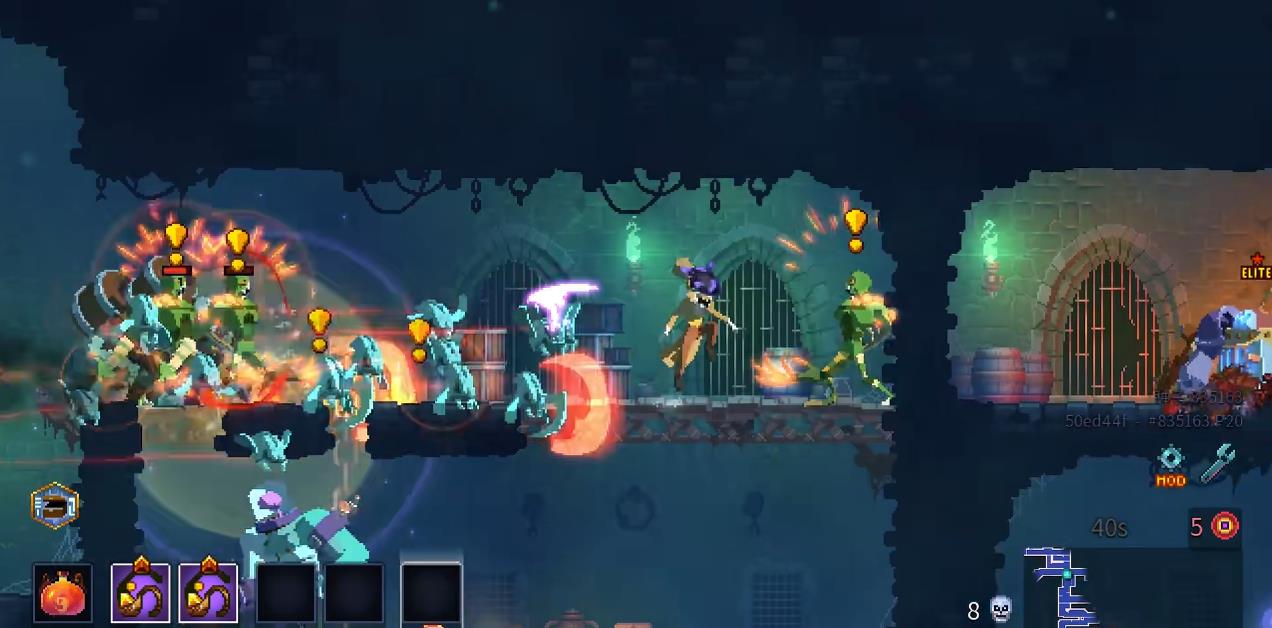The image size is (1272, 628).
Task: Open the MOD gear icon
Action: (1170, 465)
